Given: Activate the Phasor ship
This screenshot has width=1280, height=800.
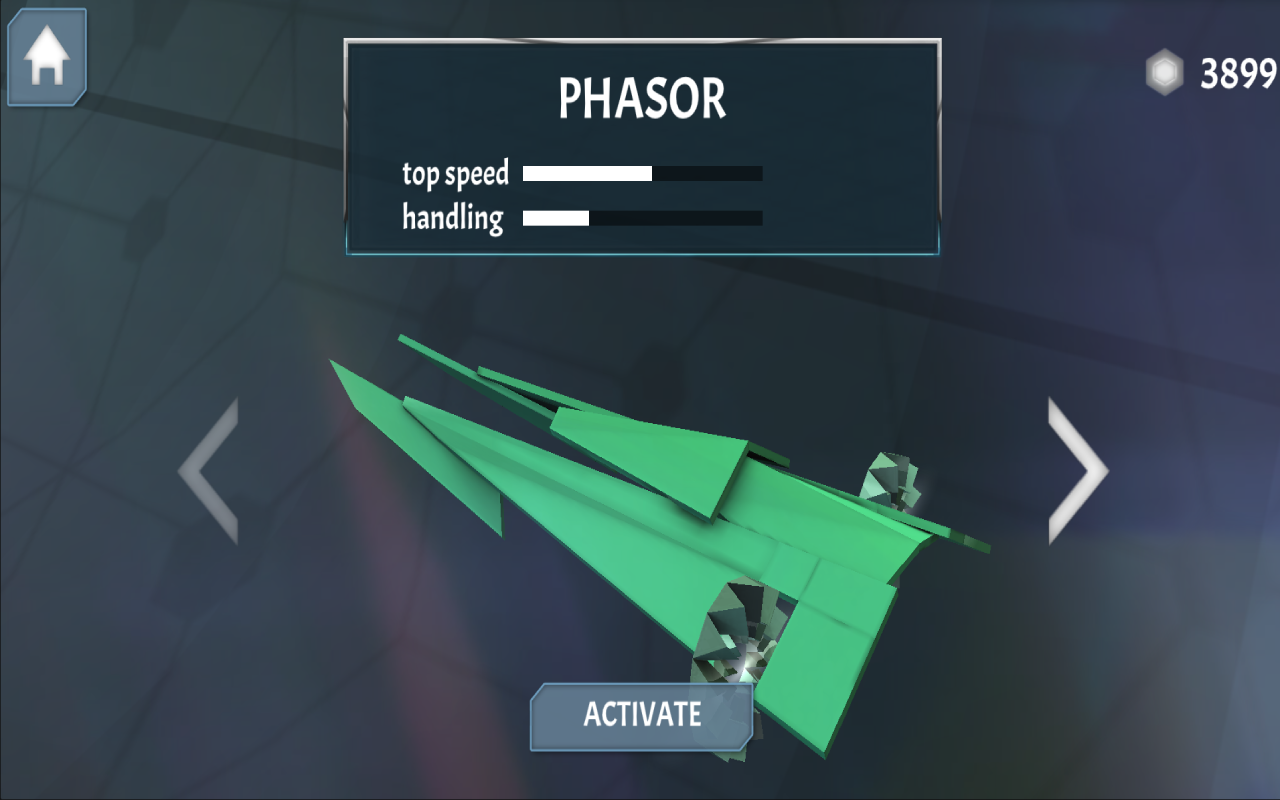Looking at the screenshot, I should coord(641,716).
